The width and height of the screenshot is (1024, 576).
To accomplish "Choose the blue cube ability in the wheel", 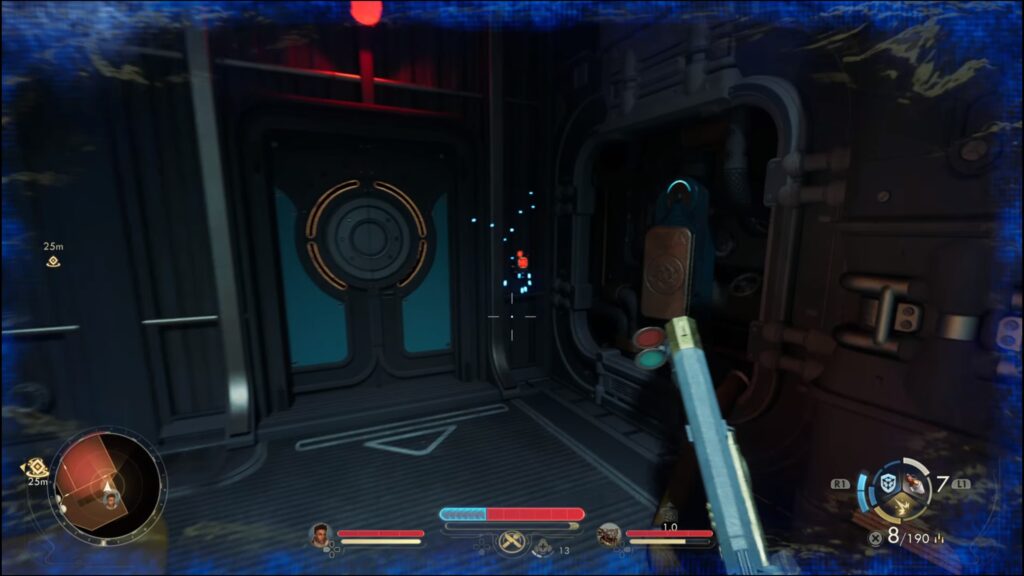I will point(887,483).
